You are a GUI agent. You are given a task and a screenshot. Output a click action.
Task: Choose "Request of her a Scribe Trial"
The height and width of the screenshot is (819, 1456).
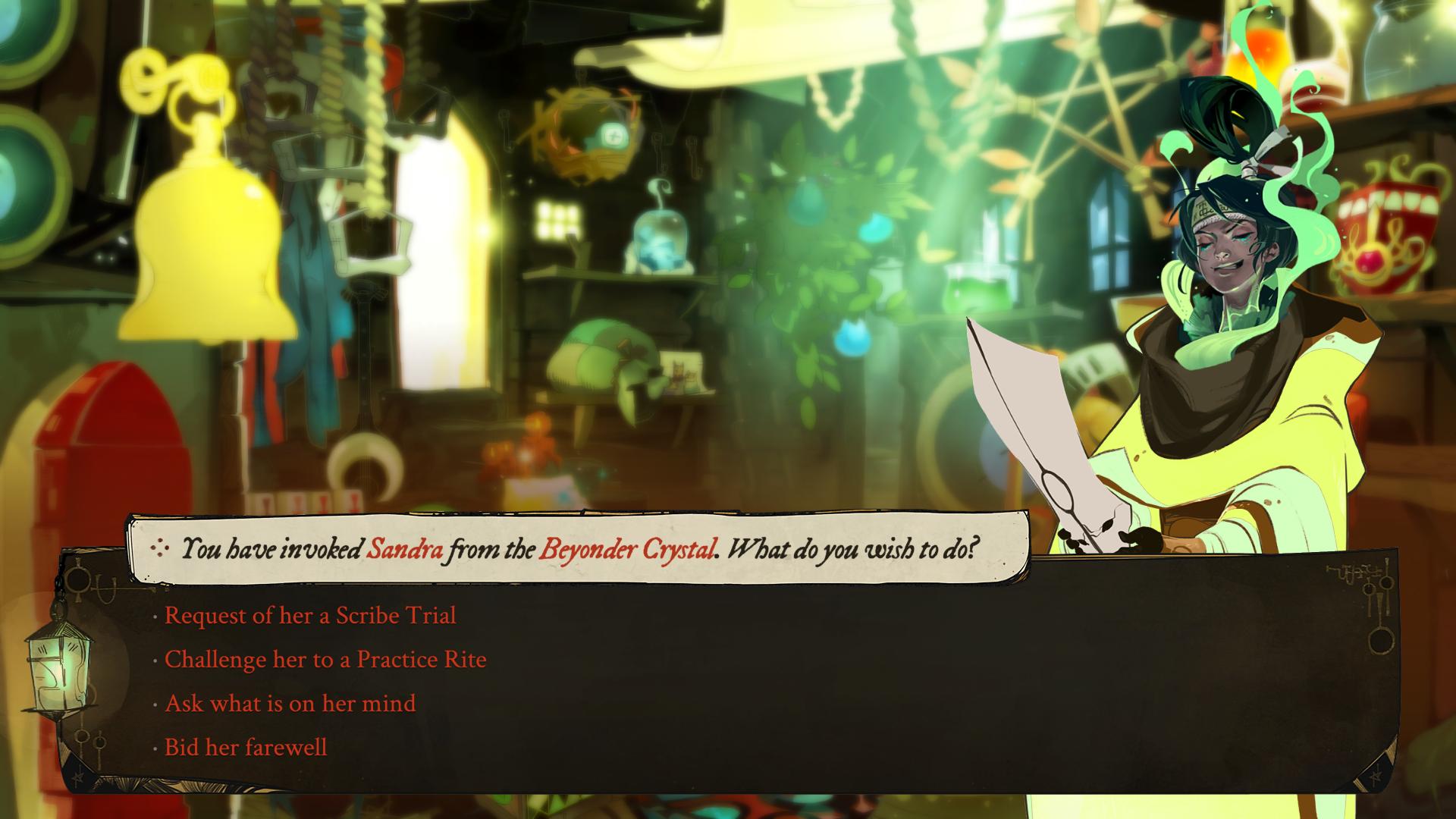tap(310, 615)
